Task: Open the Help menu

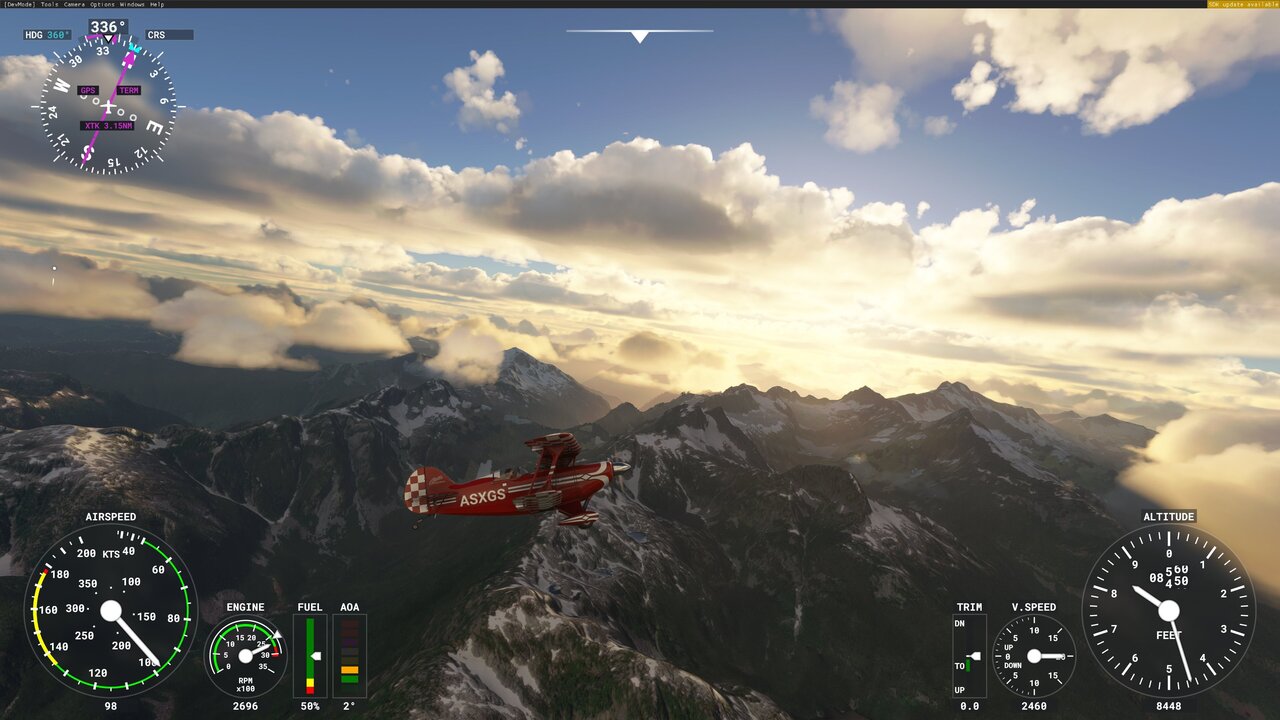Action: [157, 4]
